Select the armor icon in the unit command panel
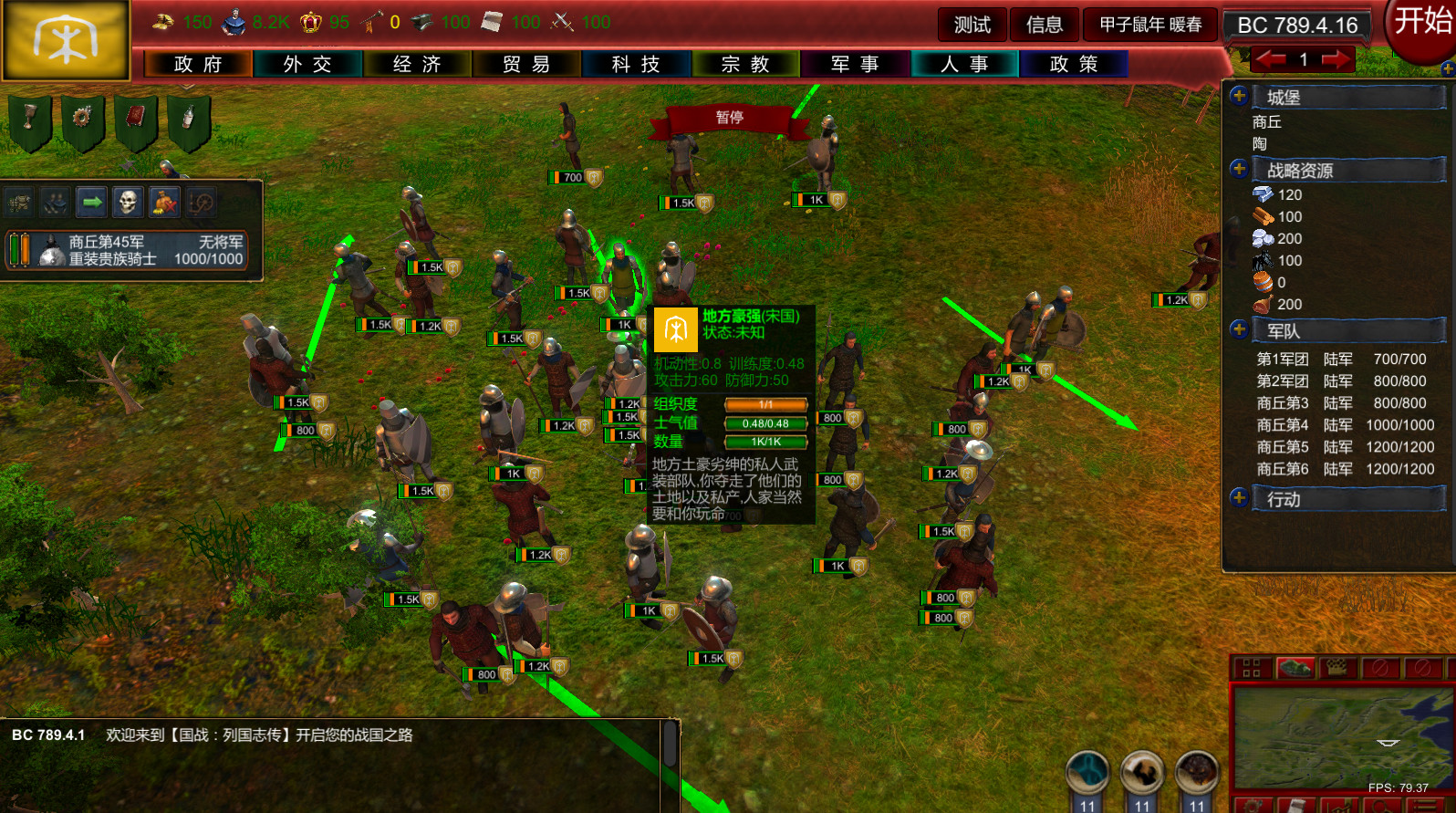 pyautogui.click(x=18, y=202)
